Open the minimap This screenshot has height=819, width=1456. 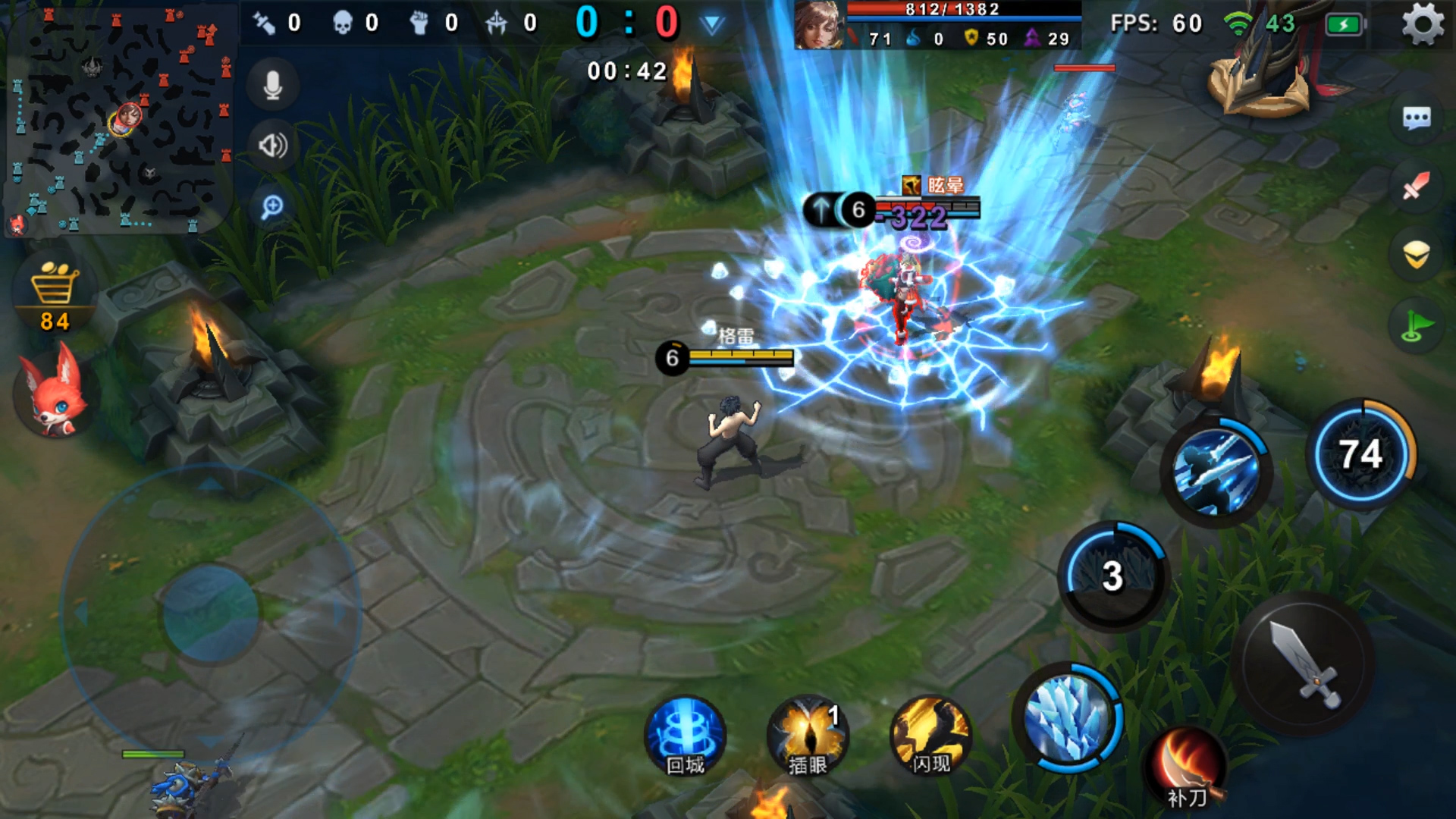click(x=118, y=118)
